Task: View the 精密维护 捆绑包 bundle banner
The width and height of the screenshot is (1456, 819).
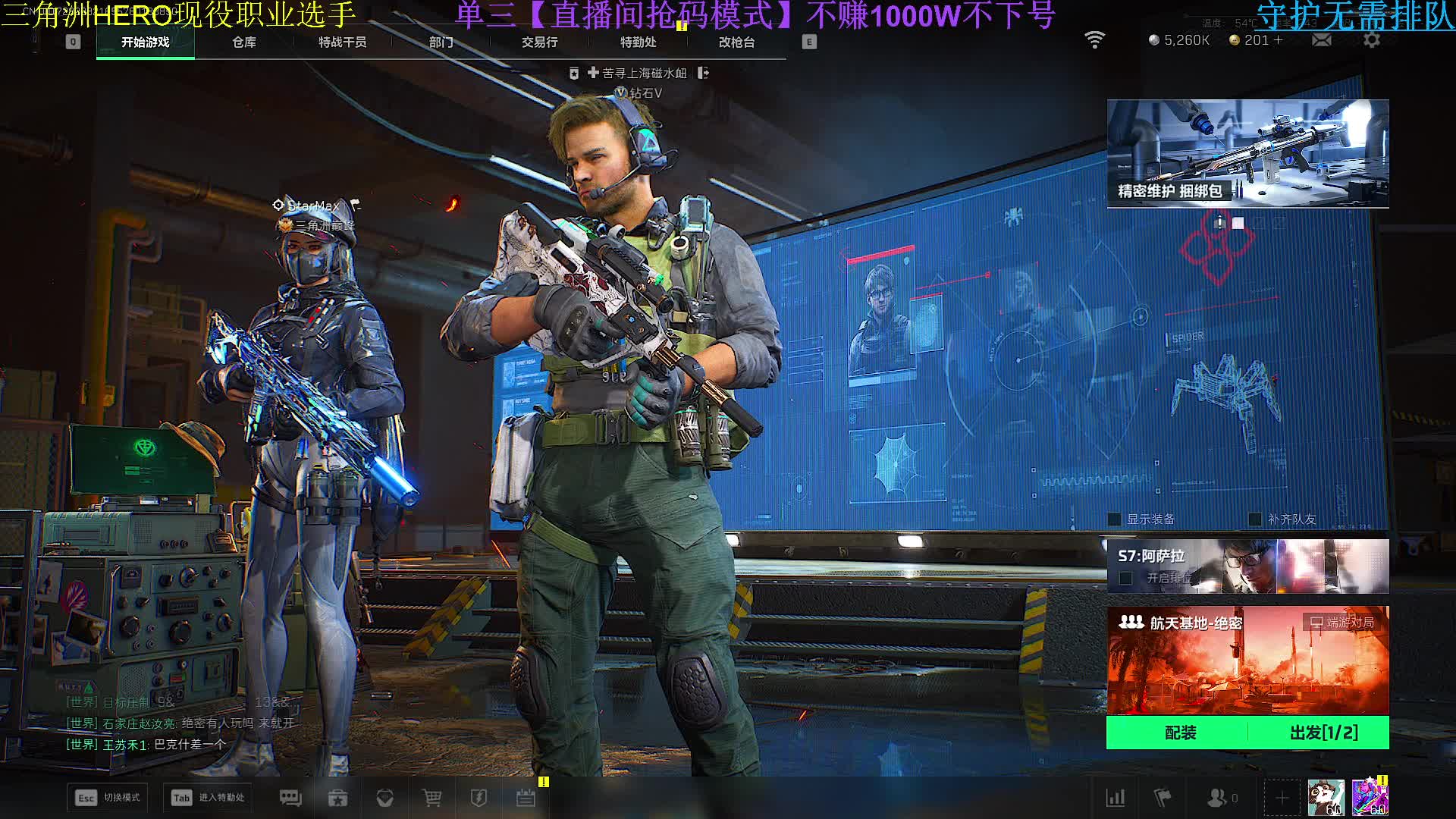Action: click(1247, 153)
